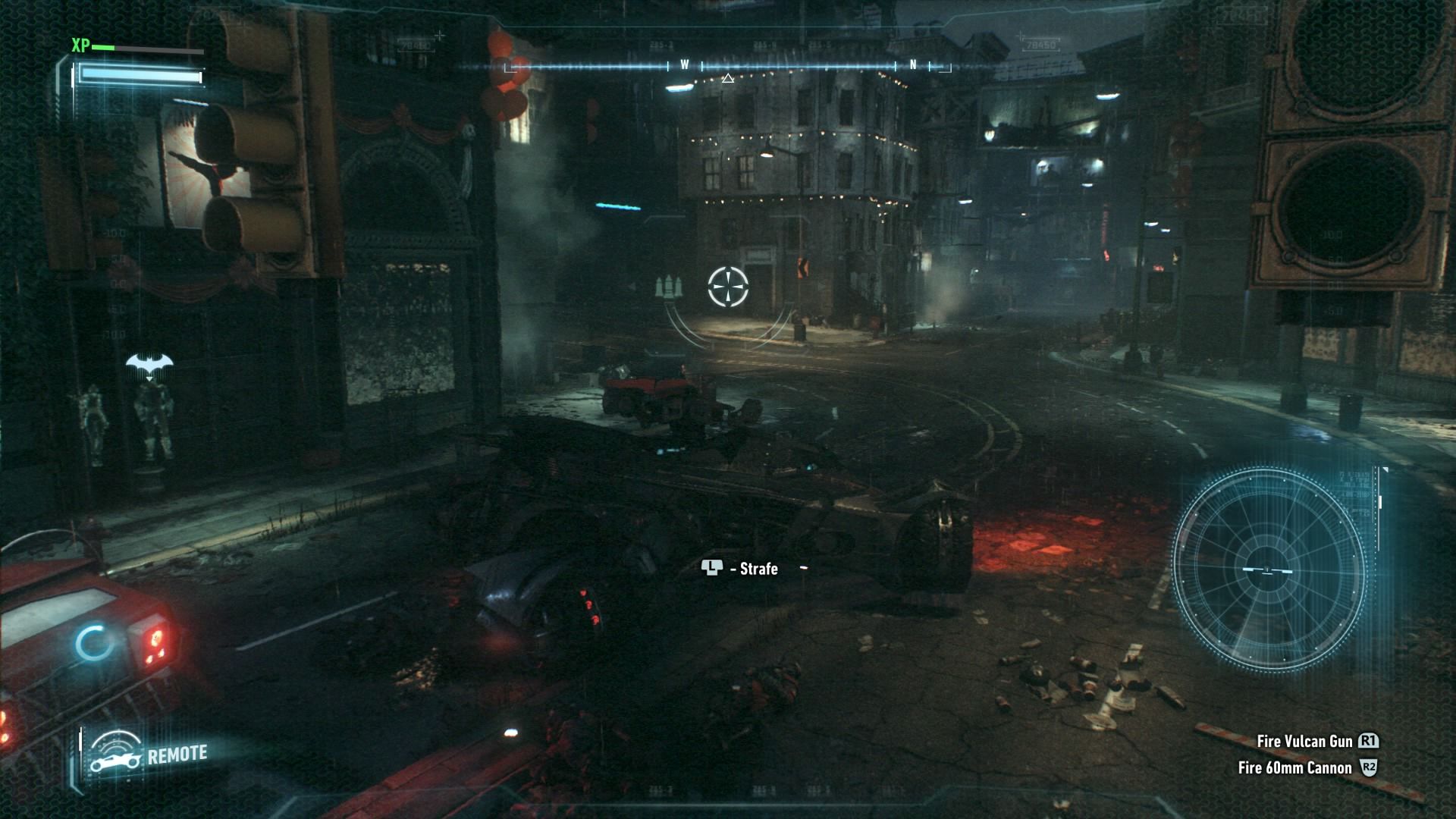Click the bat symbol objective marker
1456x819 pixels.
(149, 366)
